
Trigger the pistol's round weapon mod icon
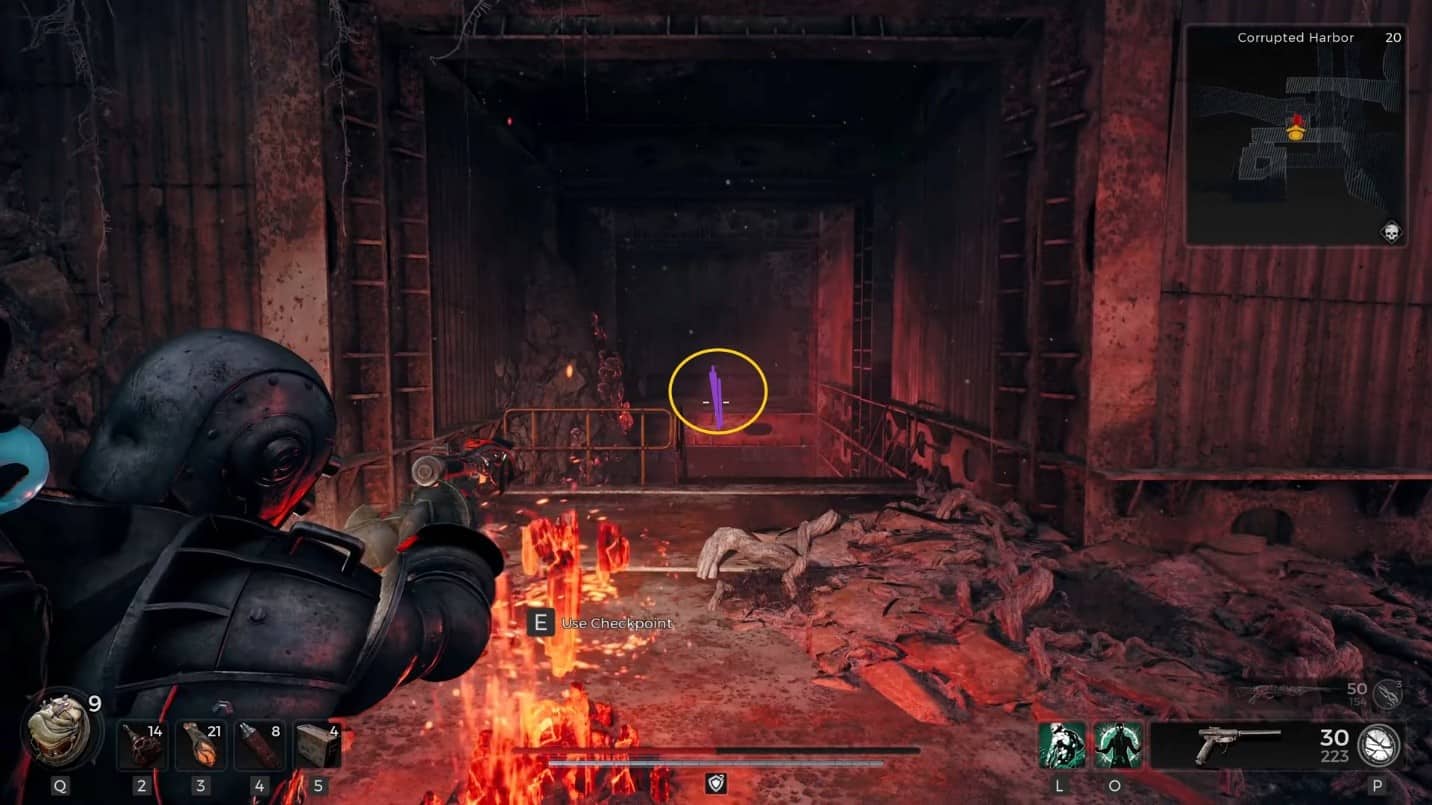coord(1379,745)
